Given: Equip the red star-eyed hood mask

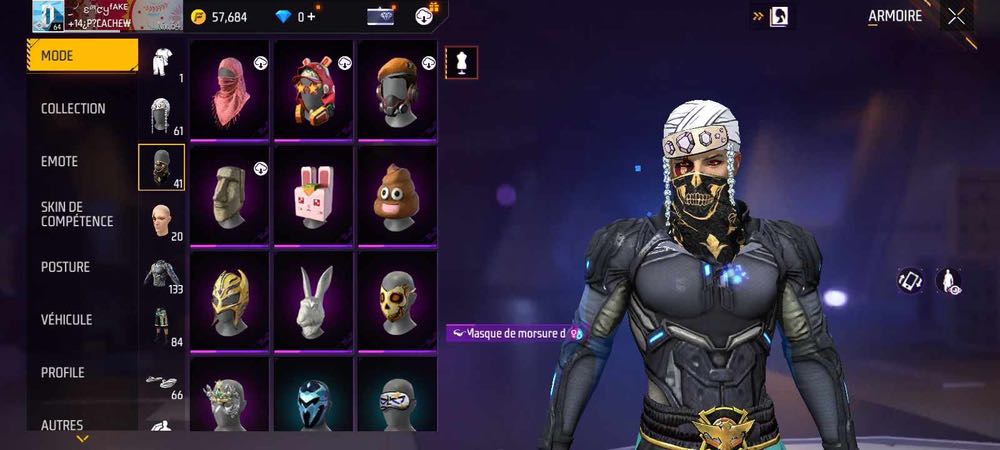Looking at the screenshot, I should coord(314,90).
